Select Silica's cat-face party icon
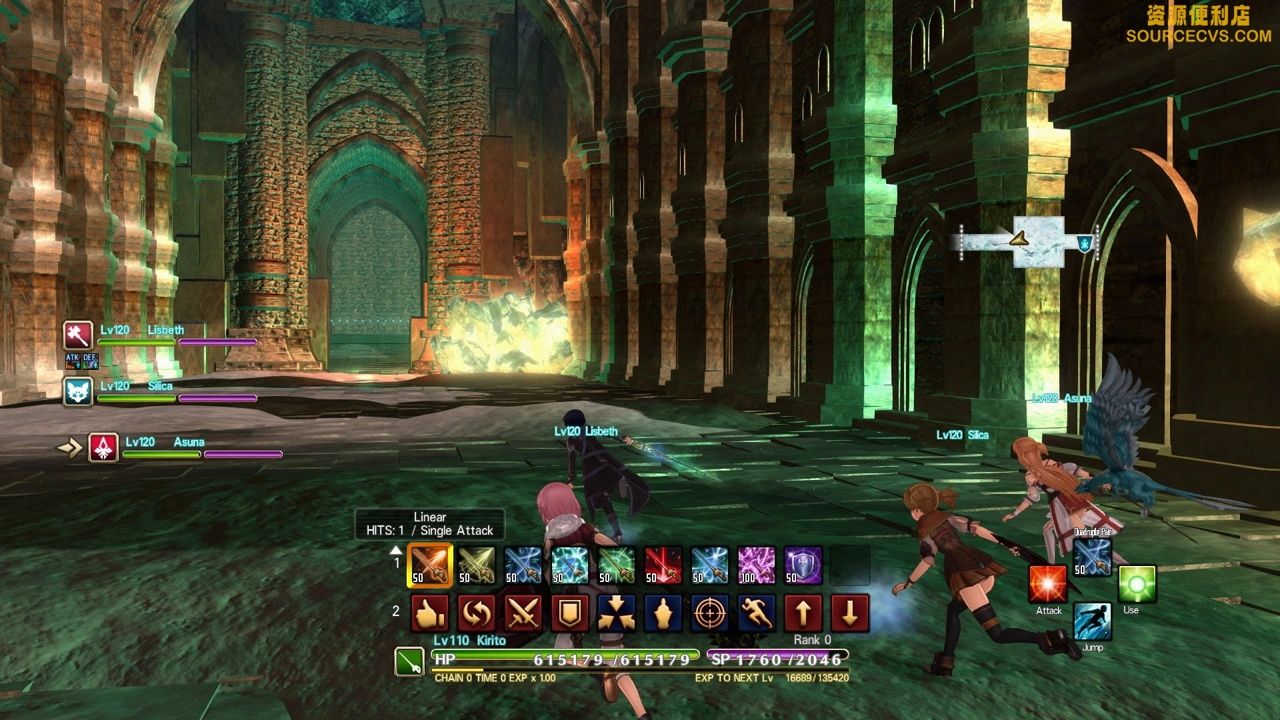The width and height of the screenshot is (1280, 720). (x=78, y=391)
